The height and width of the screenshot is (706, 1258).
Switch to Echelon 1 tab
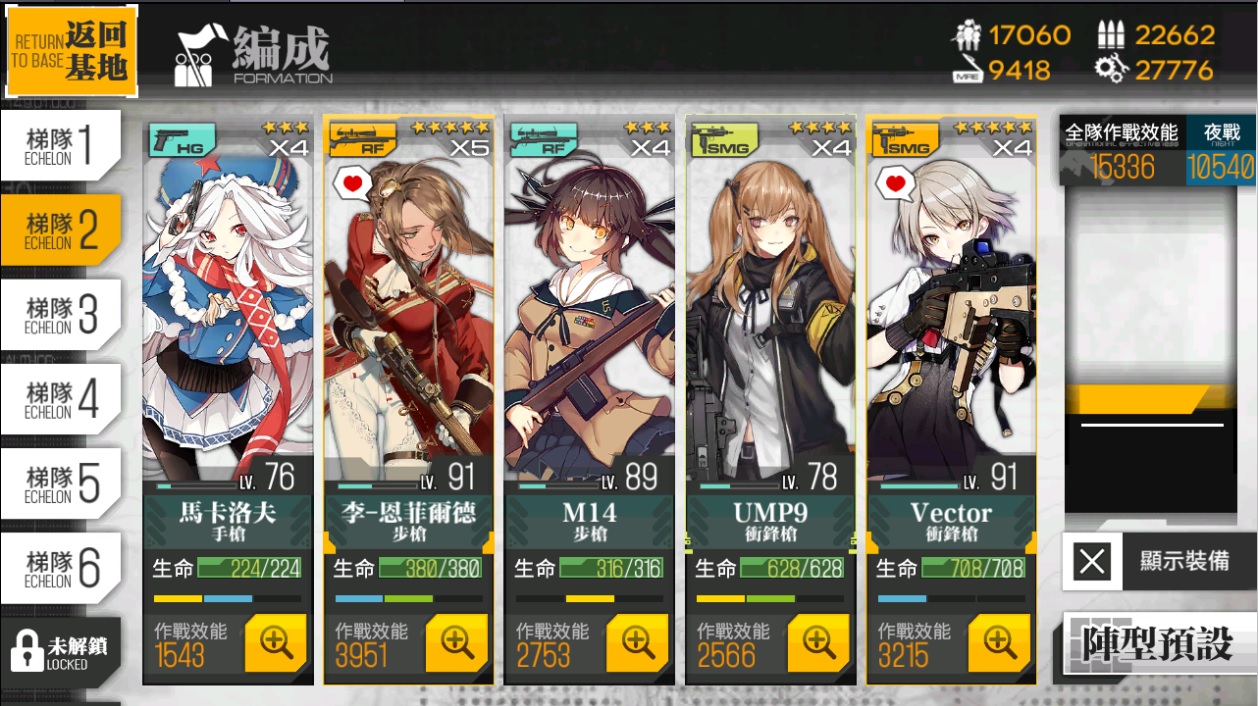(60, 145)
